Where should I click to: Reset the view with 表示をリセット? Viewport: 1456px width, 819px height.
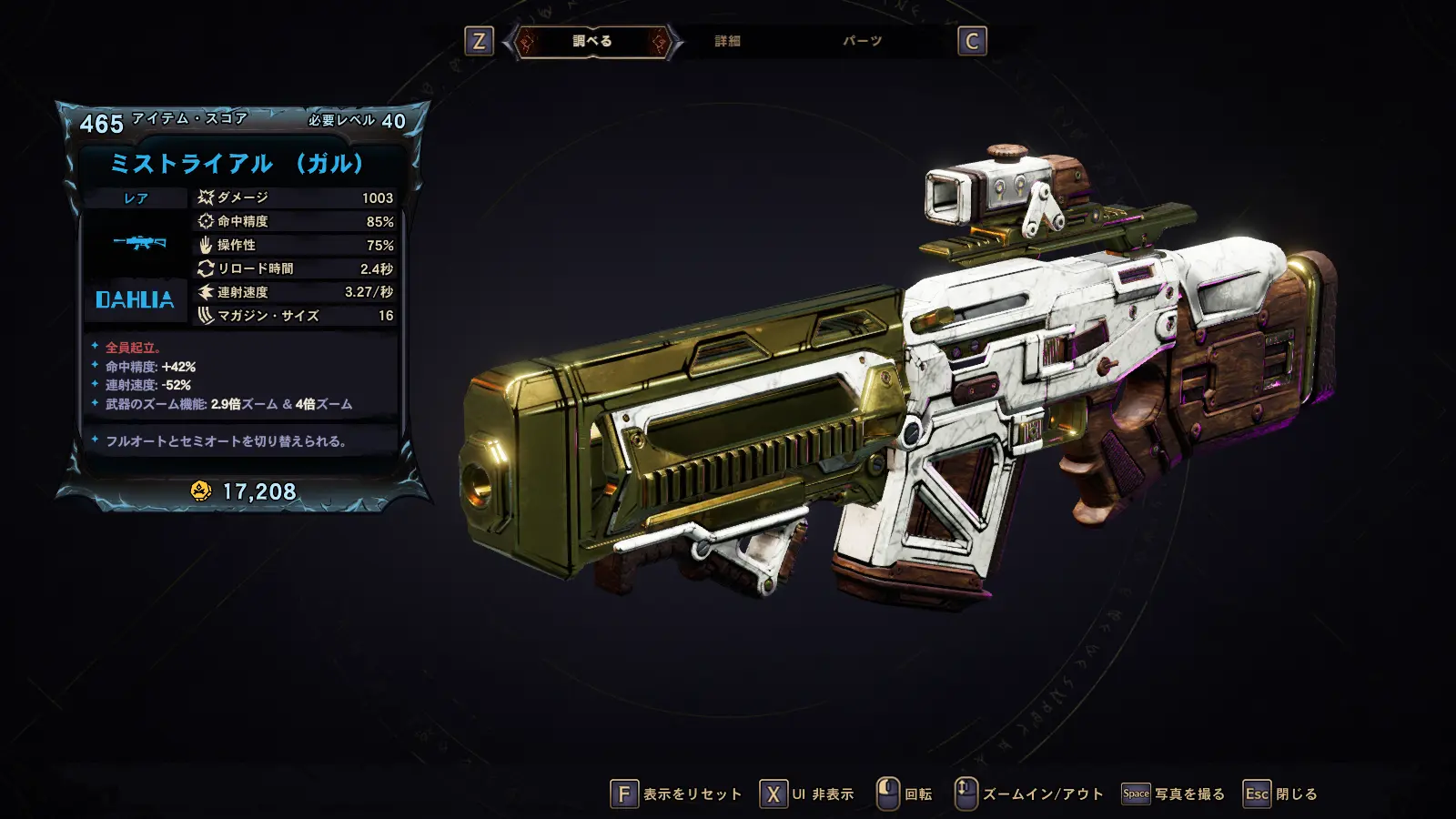(676, 794)
